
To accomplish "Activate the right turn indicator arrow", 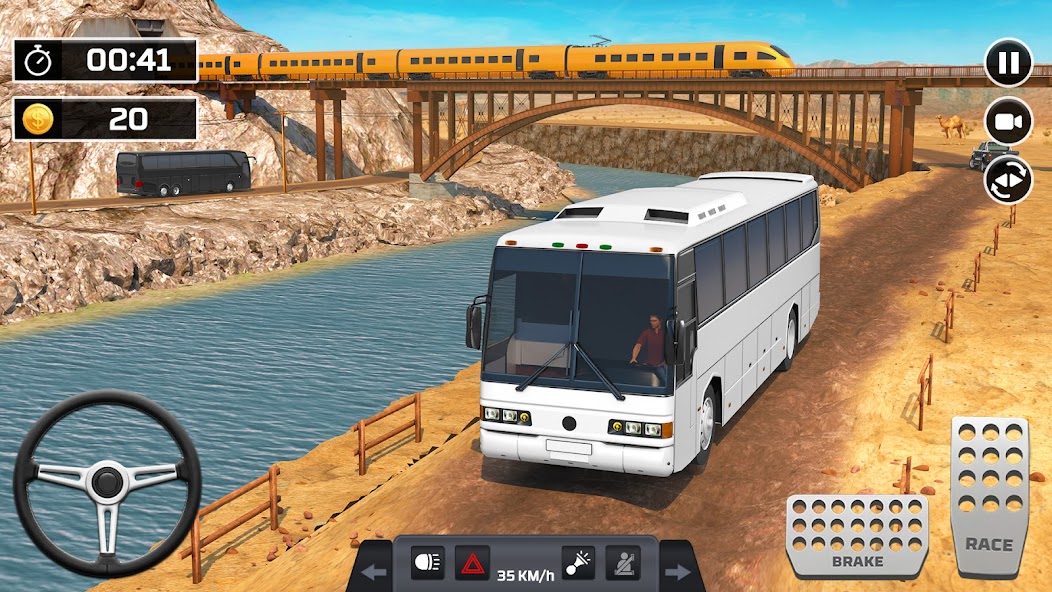I will [677, 572].
